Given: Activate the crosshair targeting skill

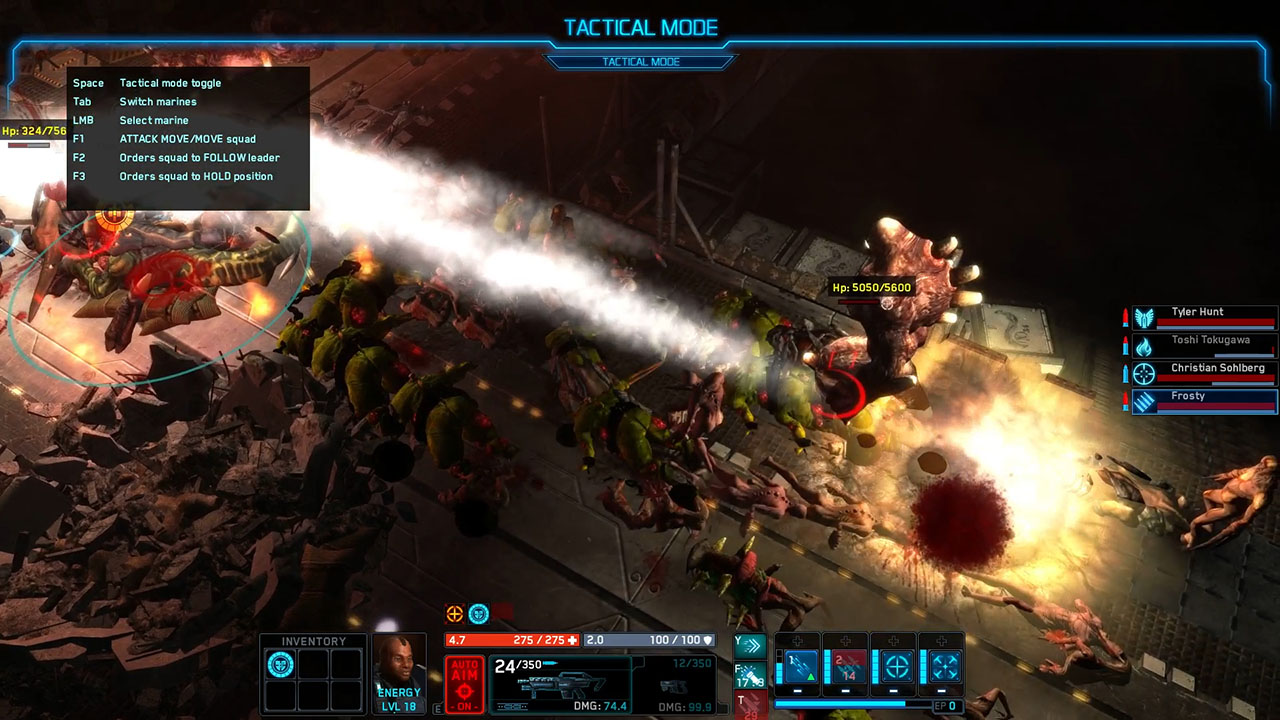Looking at the screenshot, I should [x=897, y=665].
